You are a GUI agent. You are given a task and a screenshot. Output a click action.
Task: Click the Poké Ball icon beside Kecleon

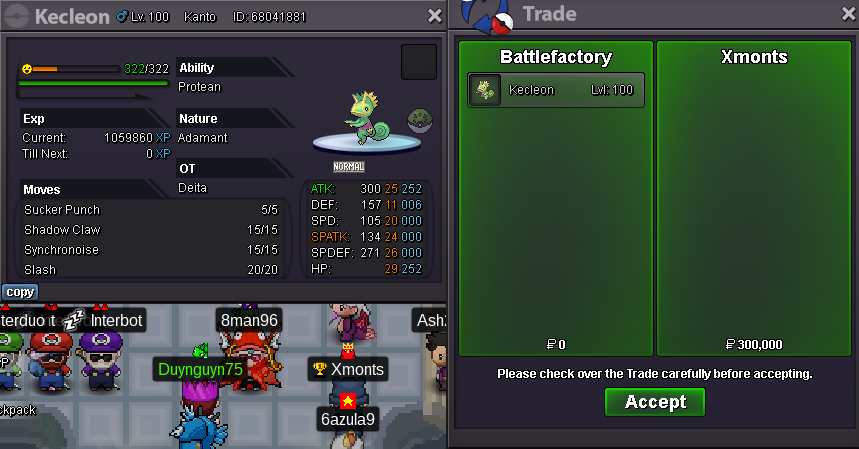click(419, 122)
